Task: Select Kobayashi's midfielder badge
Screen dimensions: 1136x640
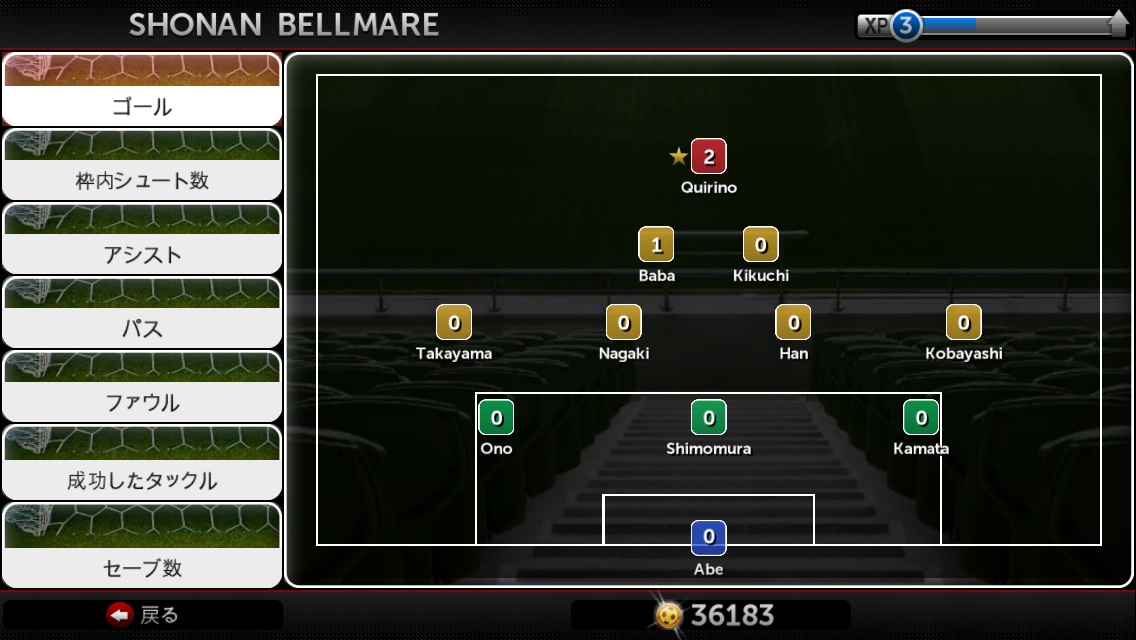Action: [964, 323]
